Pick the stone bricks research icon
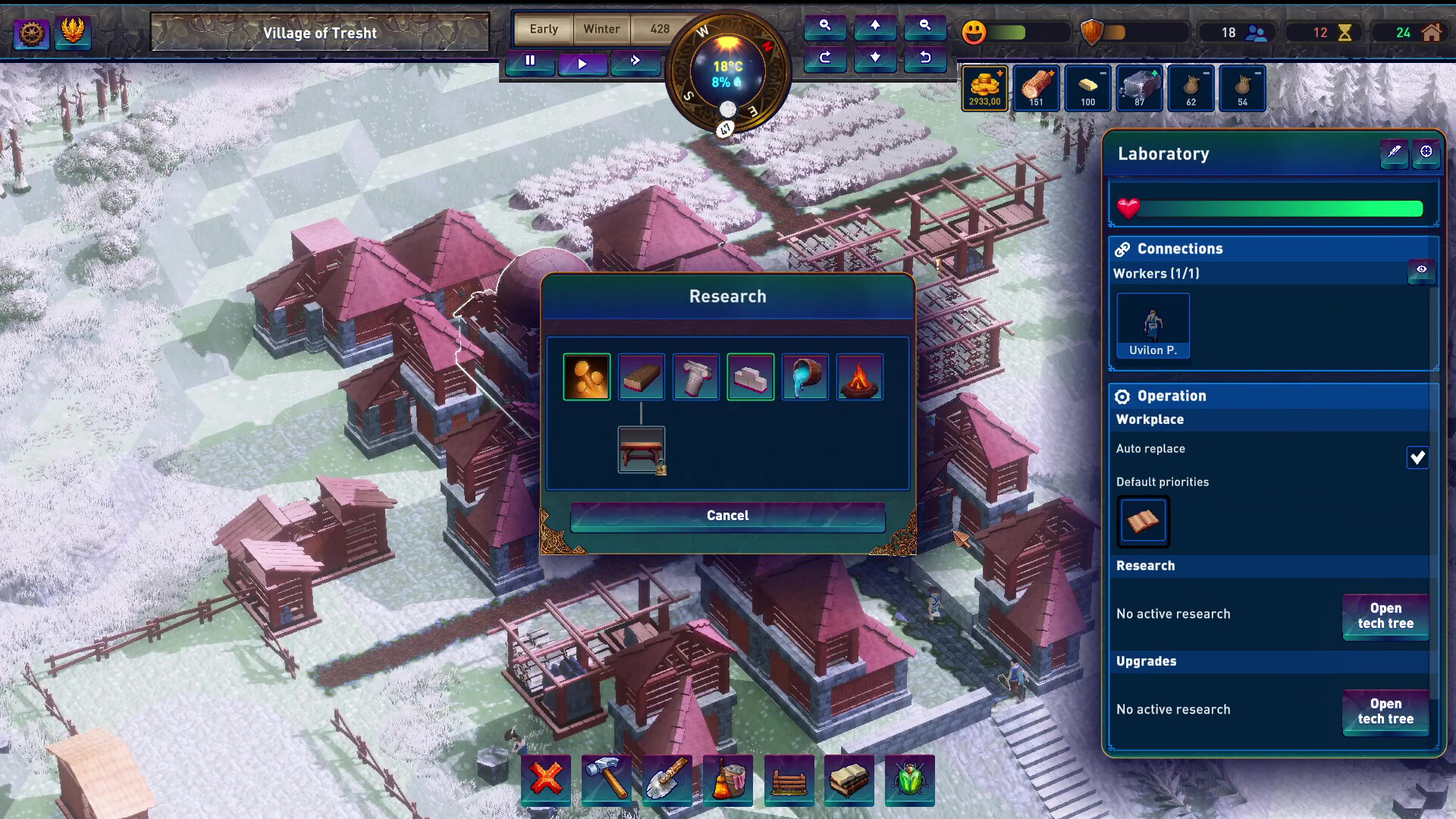 point(751,377)
